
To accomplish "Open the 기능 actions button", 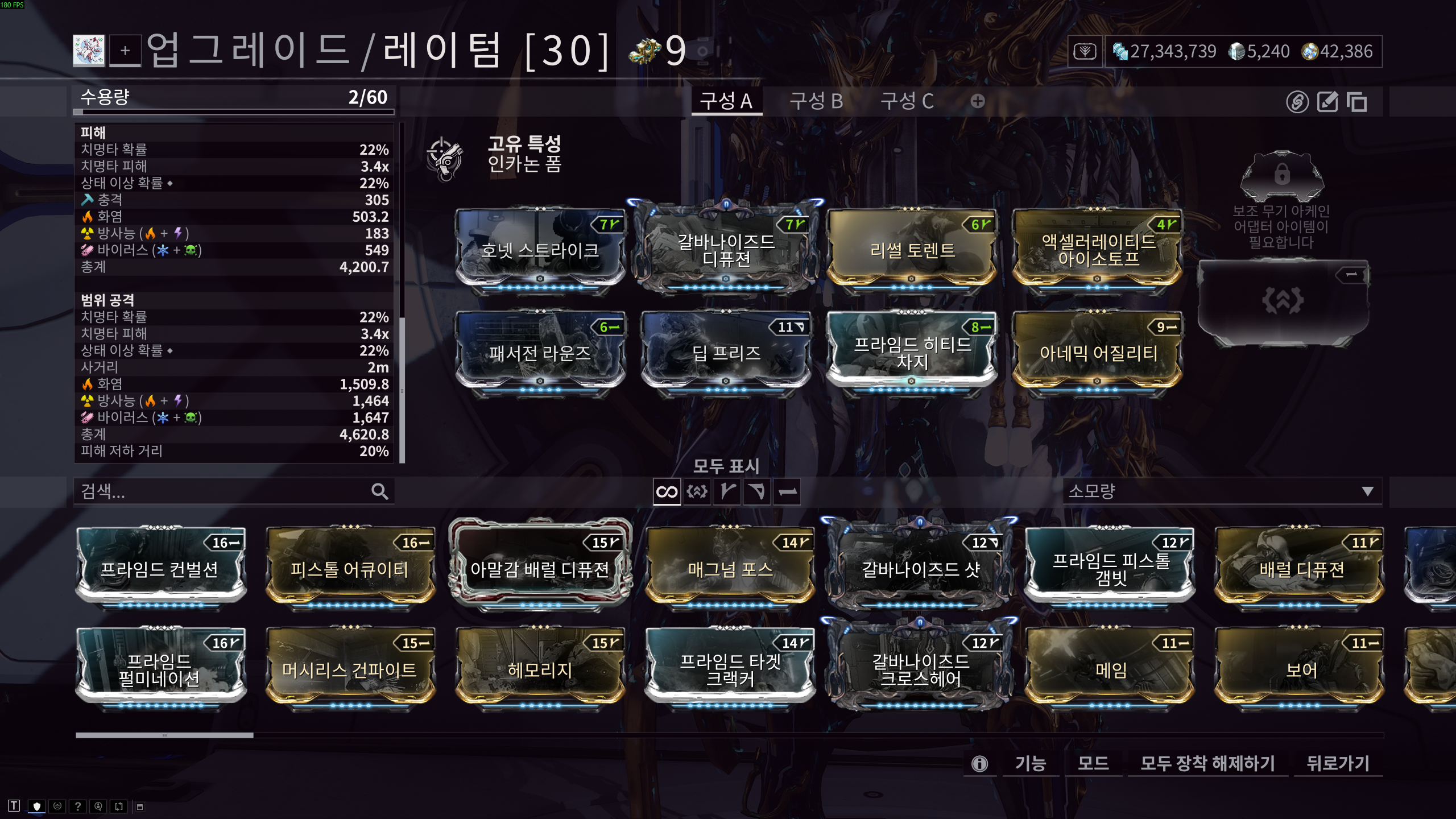I will (x=1030, y=763).
